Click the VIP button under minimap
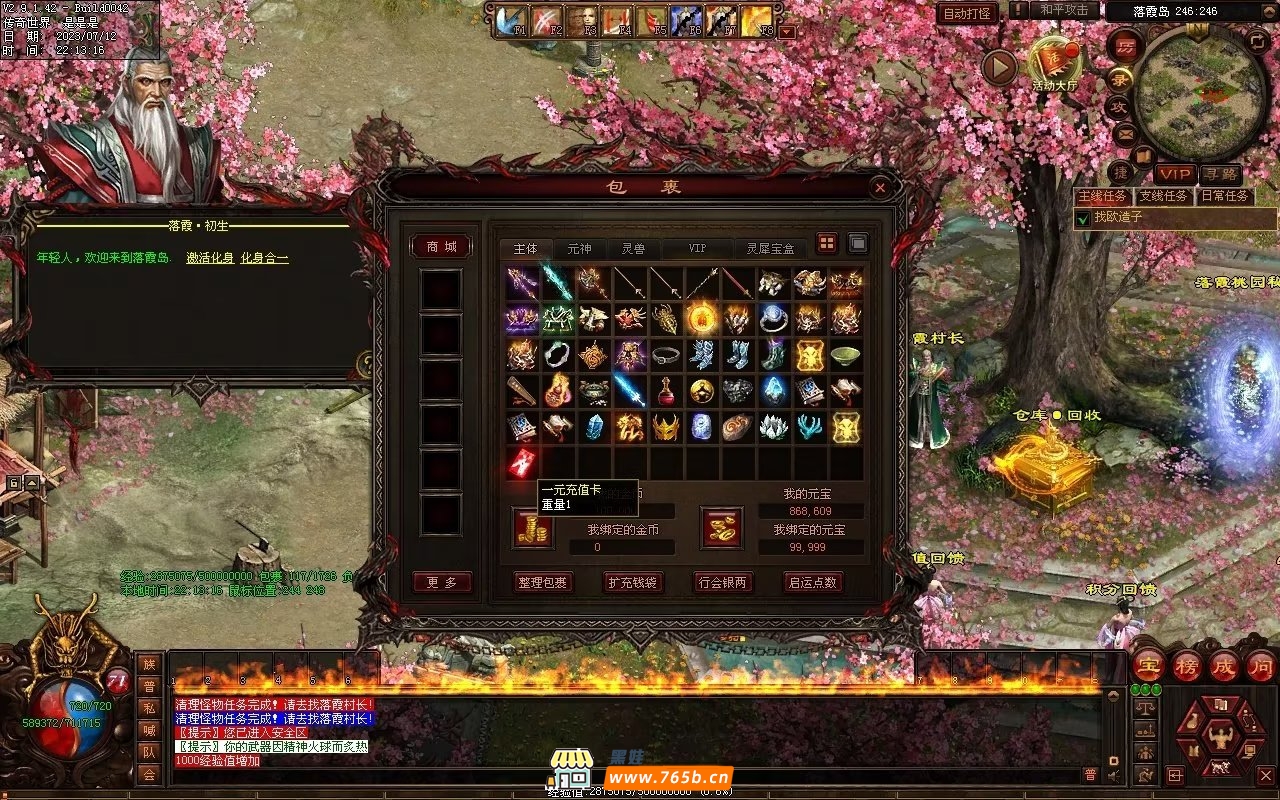Image resolution: width=1280 pixels, height=800 pixels. (x=1175, y=174)
